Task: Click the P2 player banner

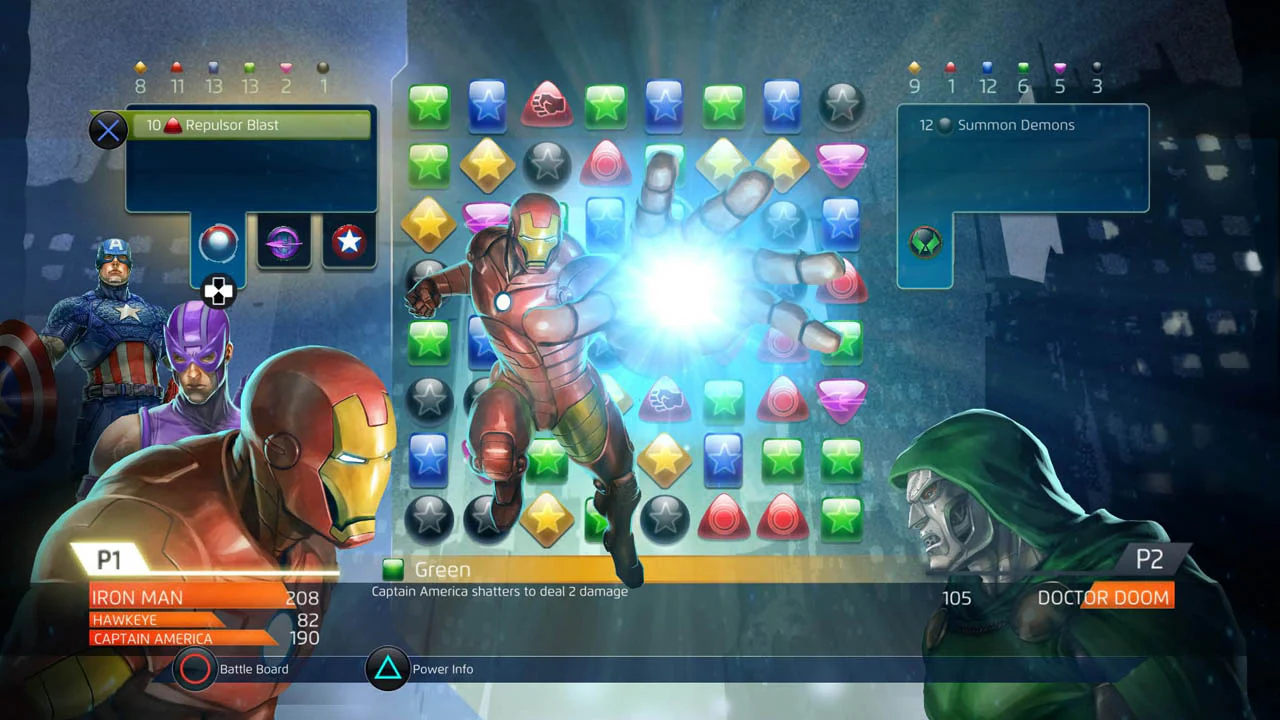Action: pyautogui.click(x=1151, y=560)
